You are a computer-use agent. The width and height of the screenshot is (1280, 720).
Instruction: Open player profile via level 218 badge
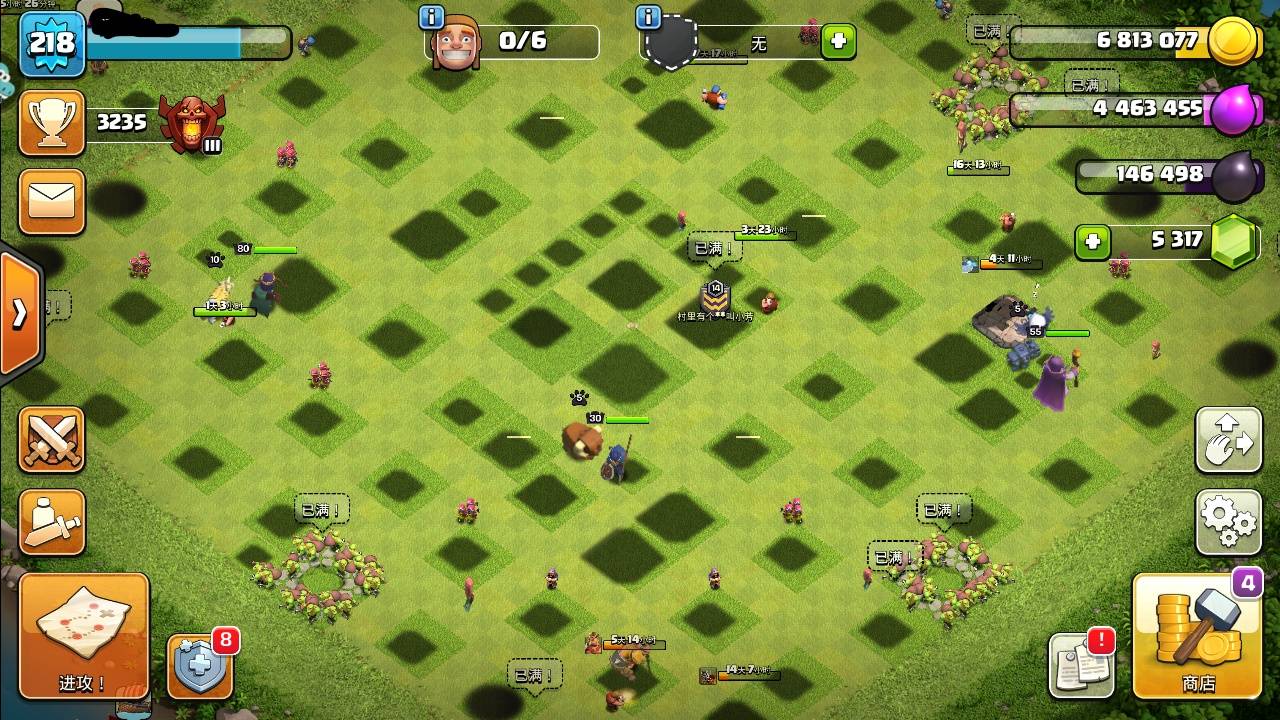coord(52,43)
